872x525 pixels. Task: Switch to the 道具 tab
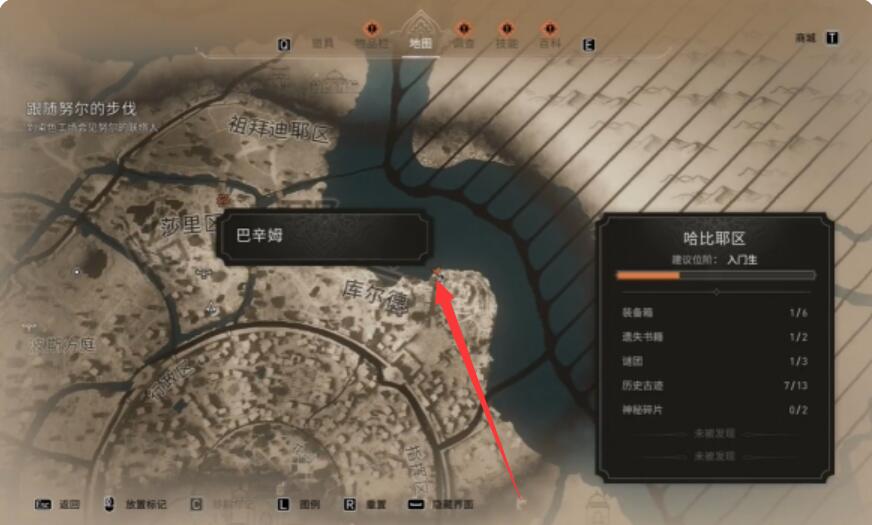322,44
